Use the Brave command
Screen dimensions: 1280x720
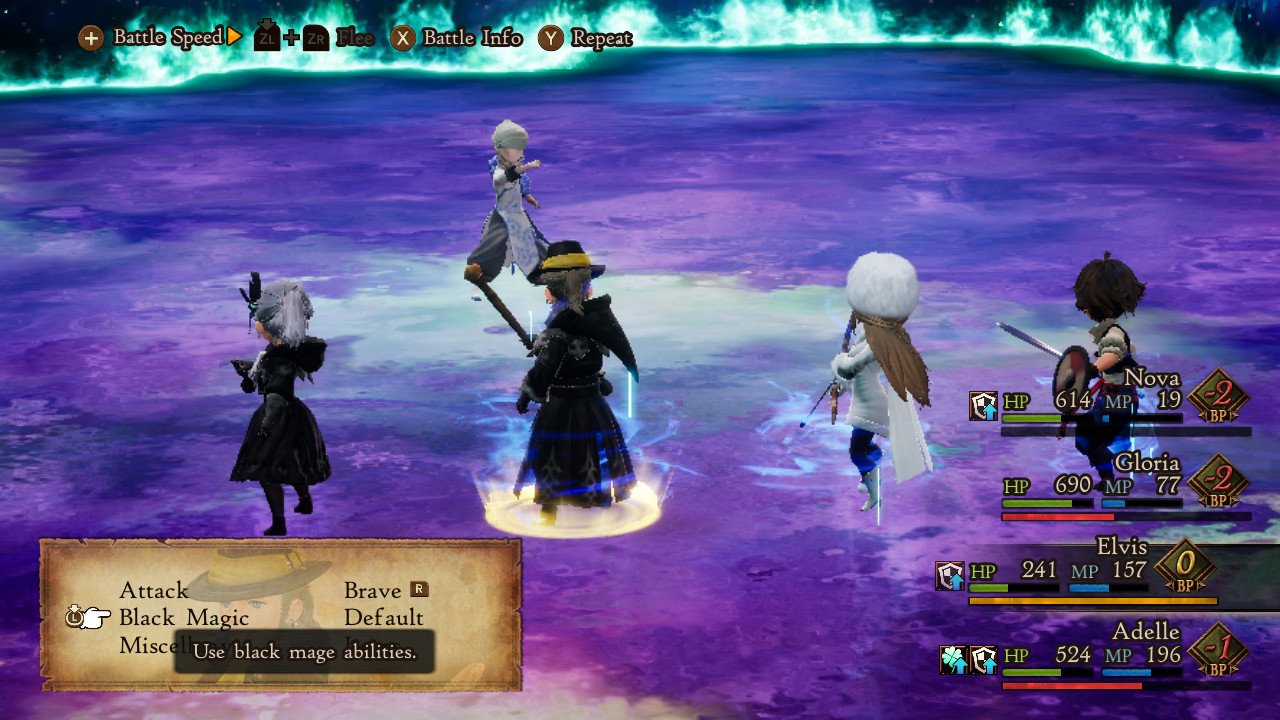tap(373, 591)
